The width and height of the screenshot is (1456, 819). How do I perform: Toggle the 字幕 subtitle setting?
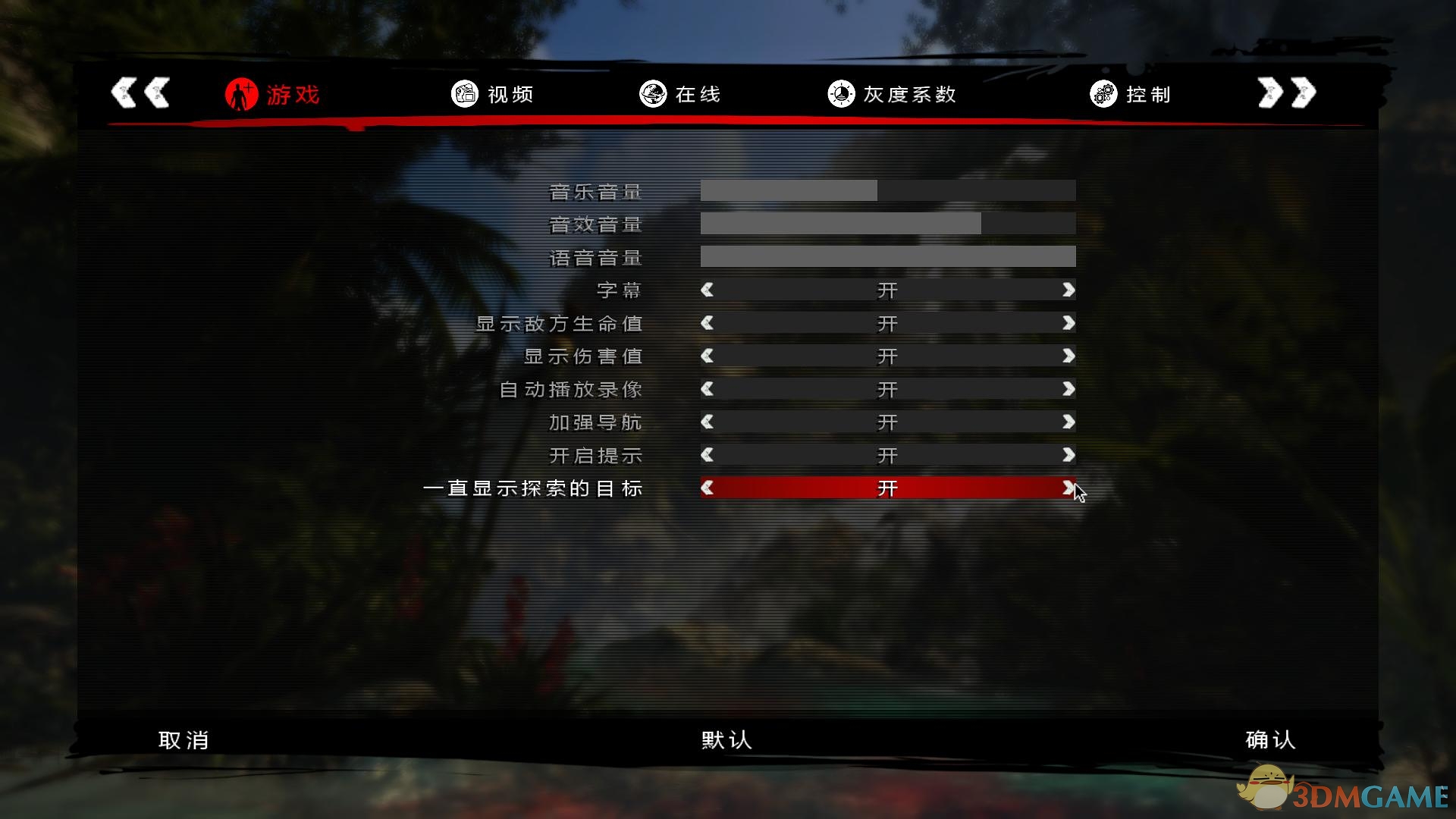tap(887, 290)
